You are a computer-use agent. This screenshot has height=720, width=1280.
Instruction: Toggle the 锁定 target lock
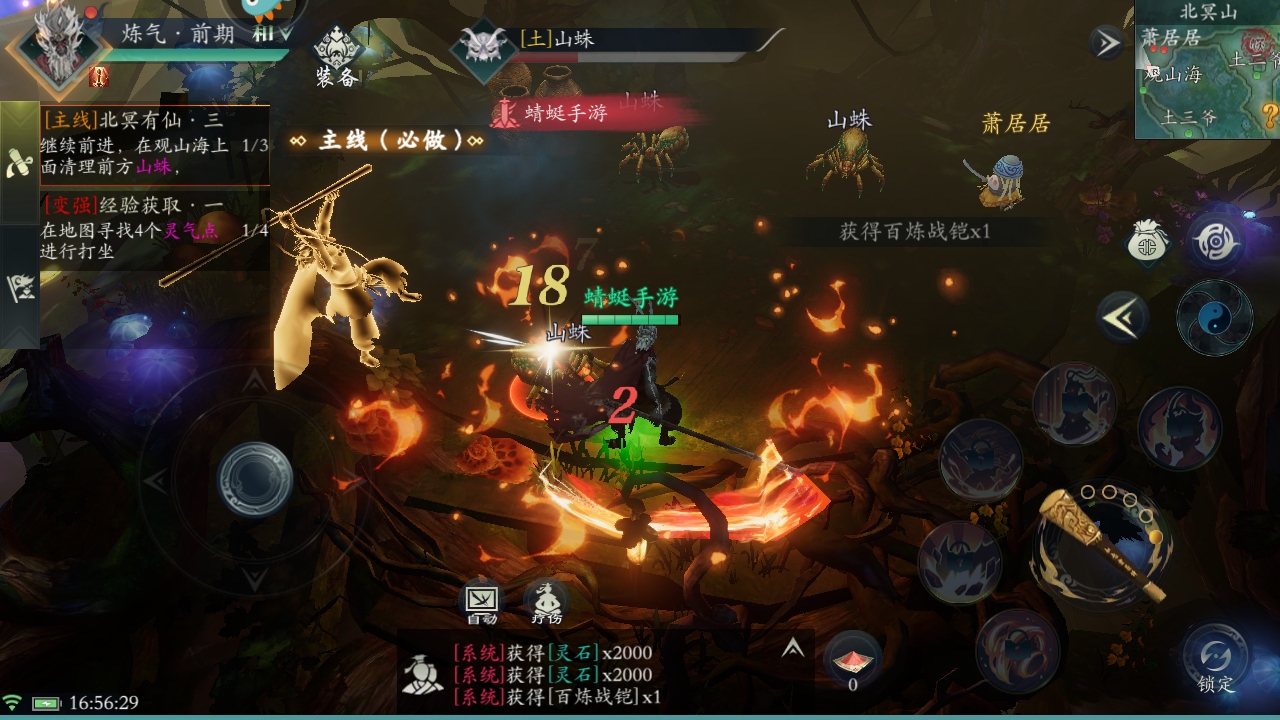pos(1216,660)
